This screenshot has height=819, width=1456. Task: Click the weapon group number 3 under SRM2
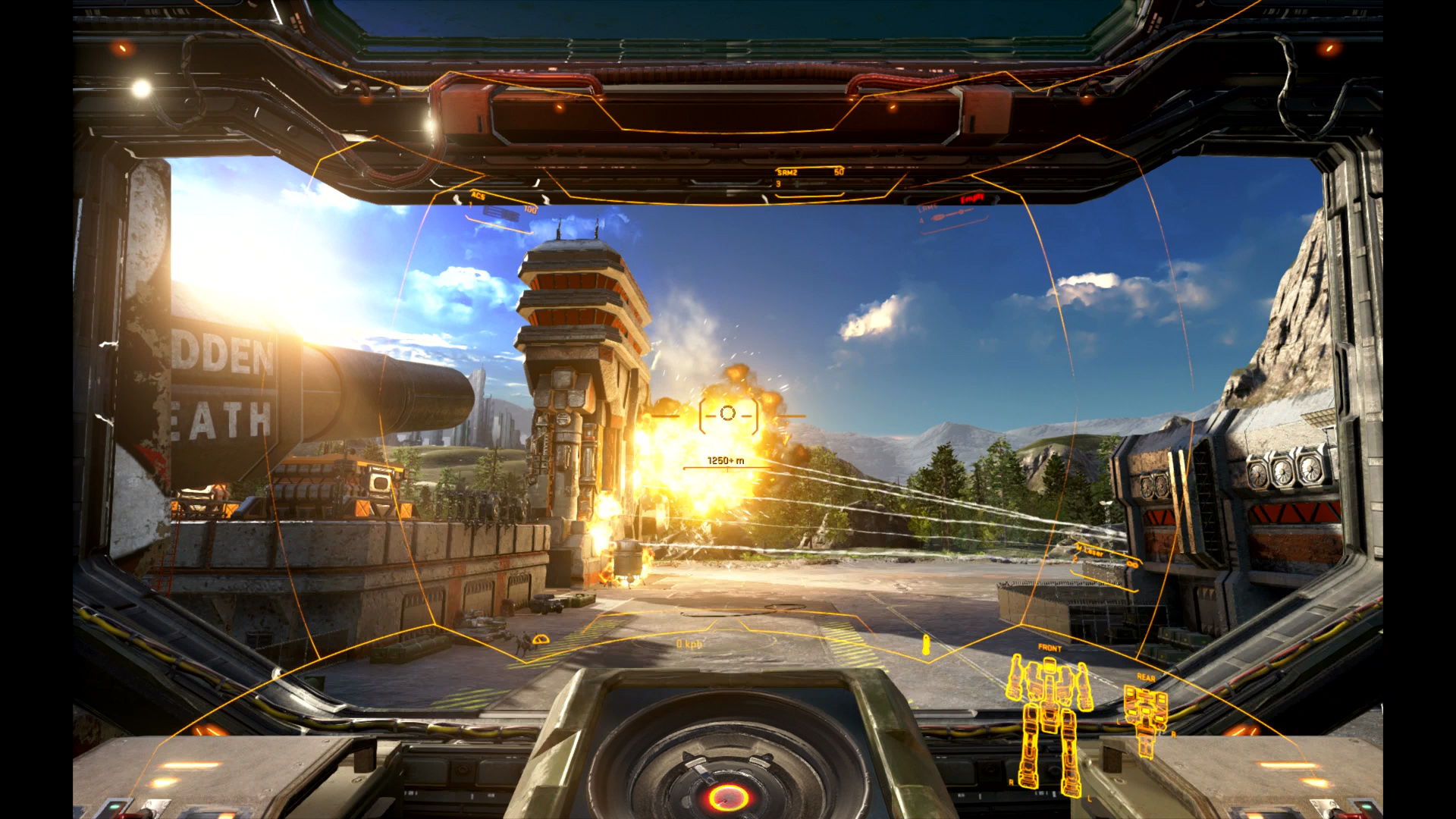[778, 183]
